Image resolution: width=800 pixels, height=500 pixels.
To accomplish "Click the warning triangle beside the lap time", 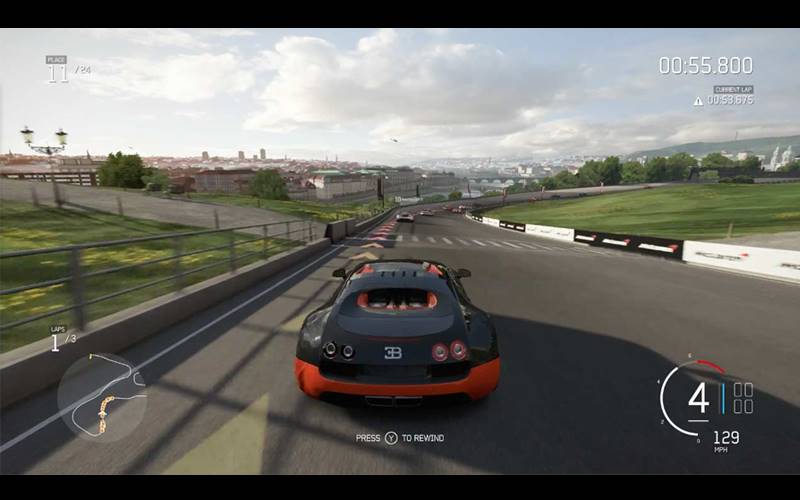I will pos(698,101).
